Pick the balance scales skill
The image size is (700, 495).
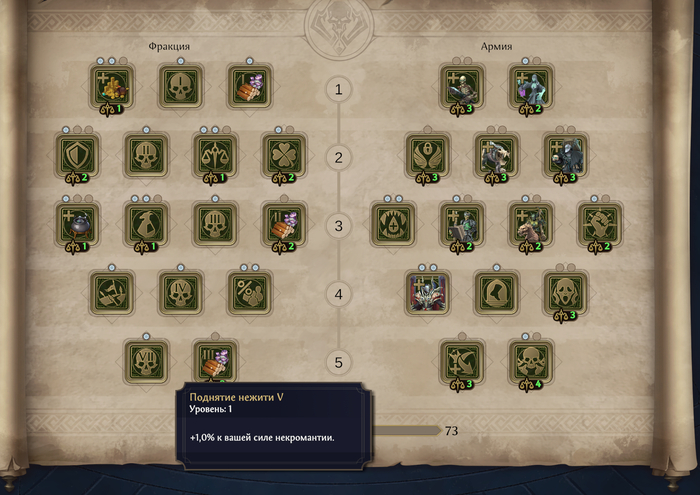pyautogui.click(x=215, y=155)
